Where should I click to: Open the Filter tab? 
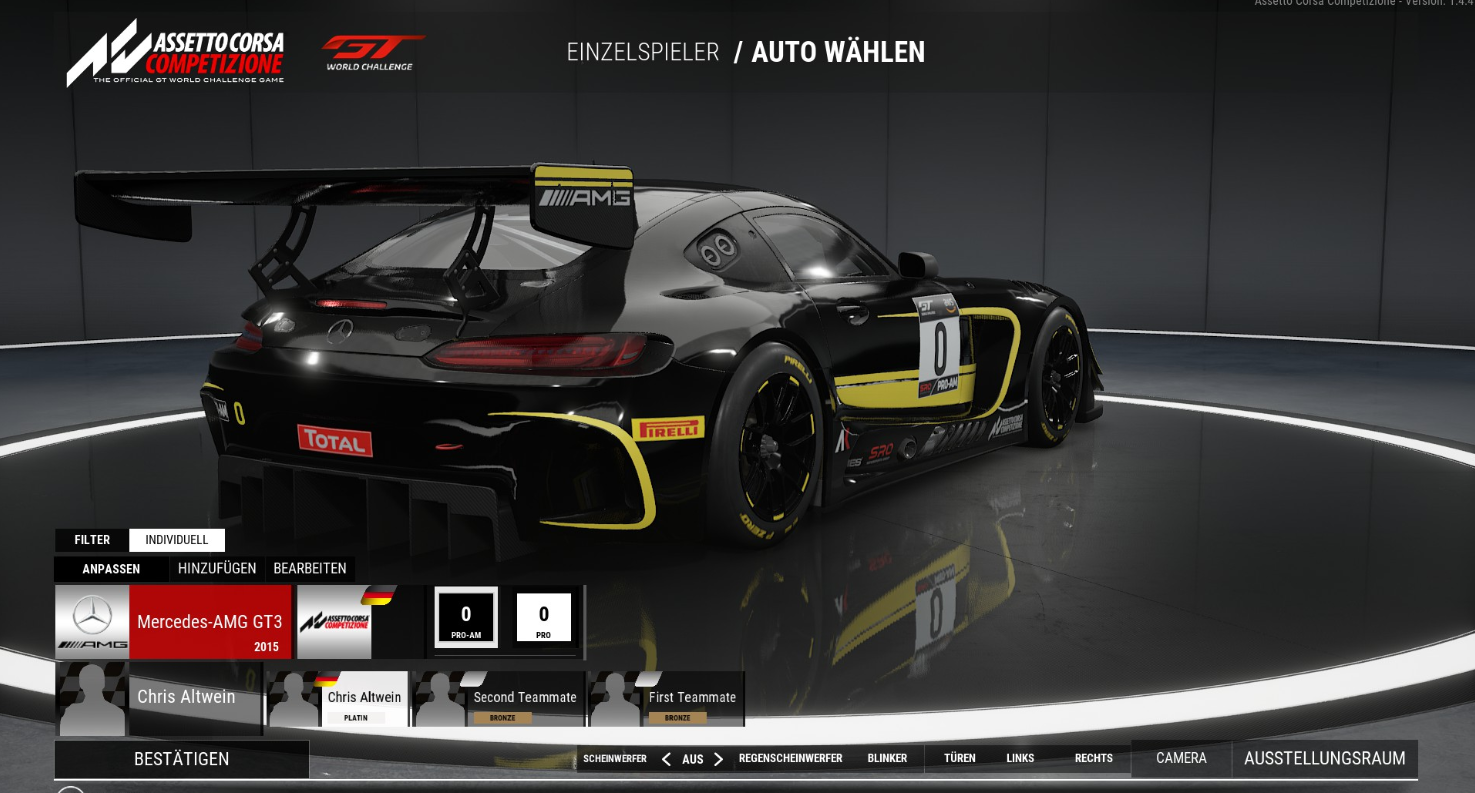click(92, 540)
